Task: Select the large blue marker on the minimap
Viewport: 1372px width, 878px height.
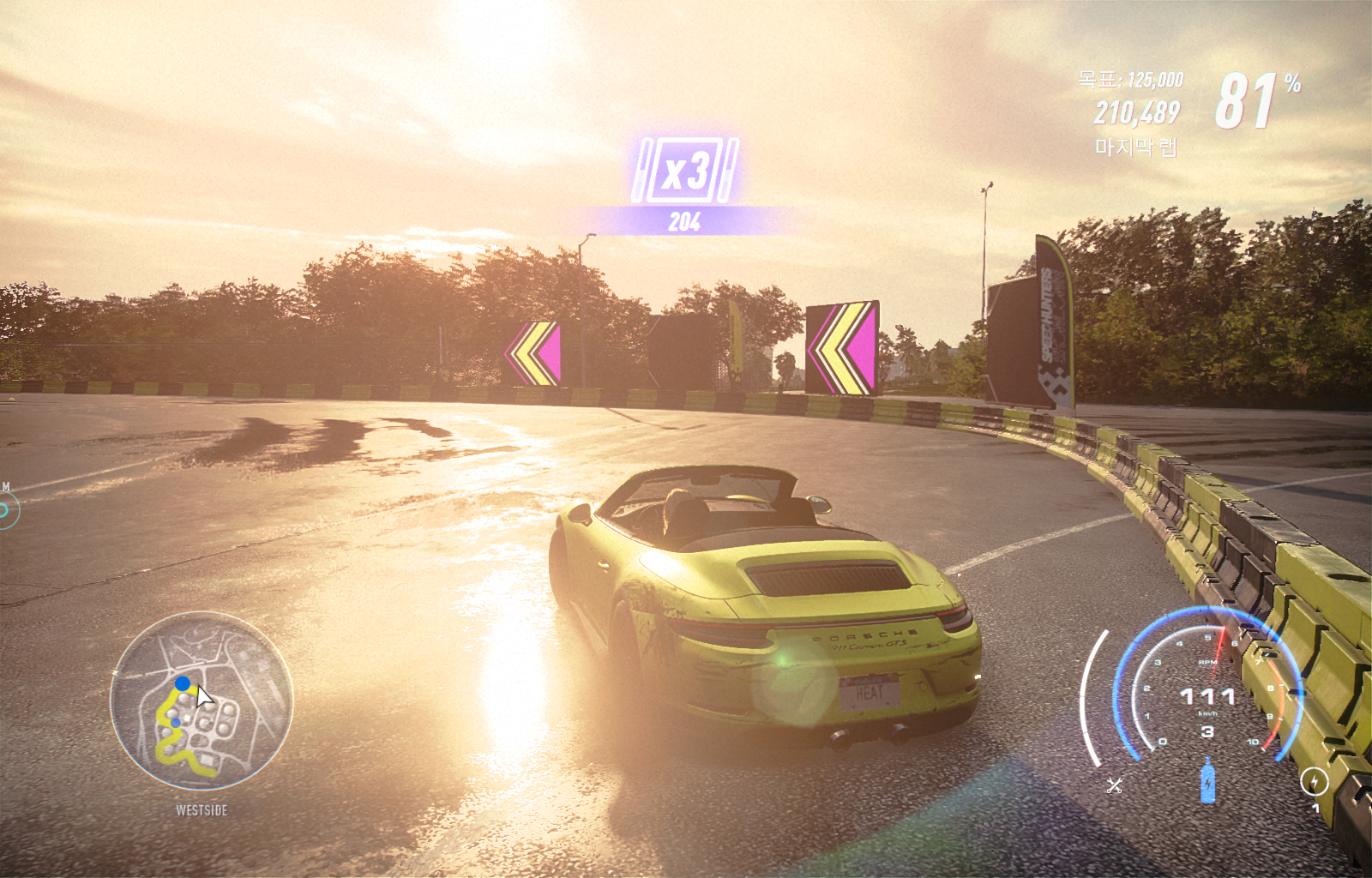Action: click(183, 683)
